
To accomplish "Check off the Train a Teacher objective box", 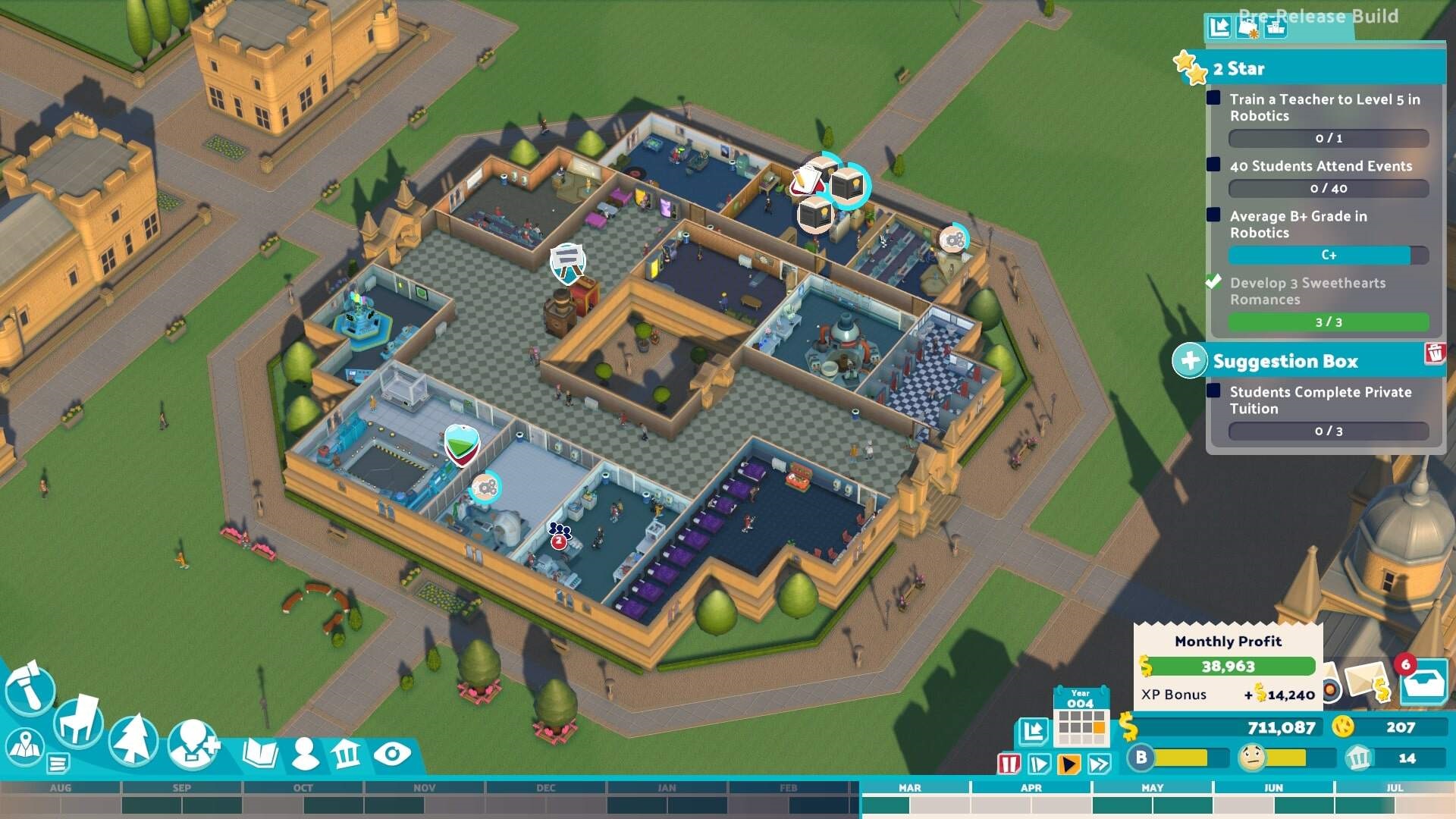I will (1215, 99).
